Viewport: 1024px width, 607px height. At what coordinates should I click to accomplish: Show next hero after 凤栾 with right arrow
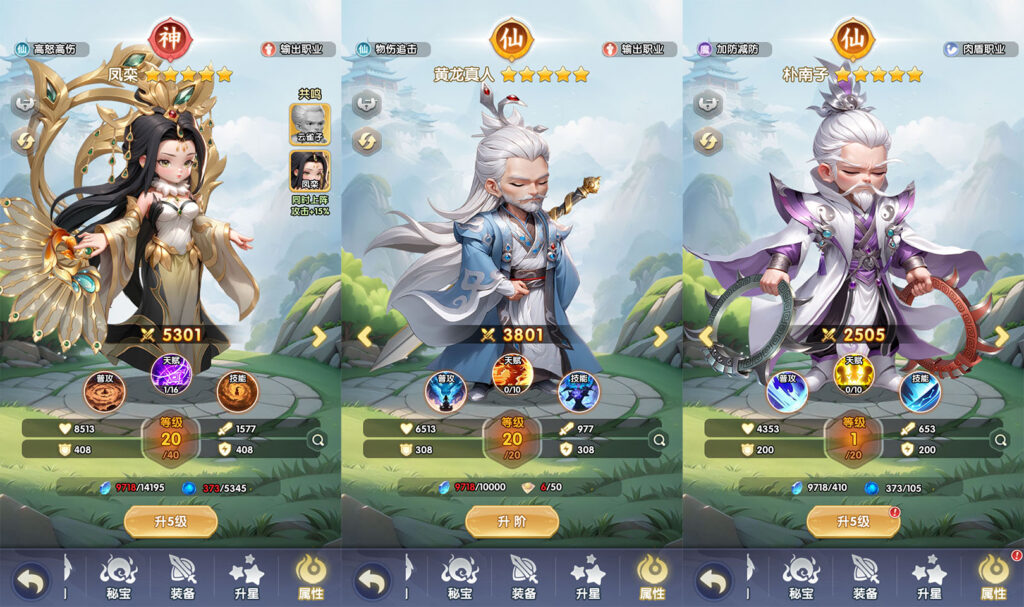click(x=319, y=337)
